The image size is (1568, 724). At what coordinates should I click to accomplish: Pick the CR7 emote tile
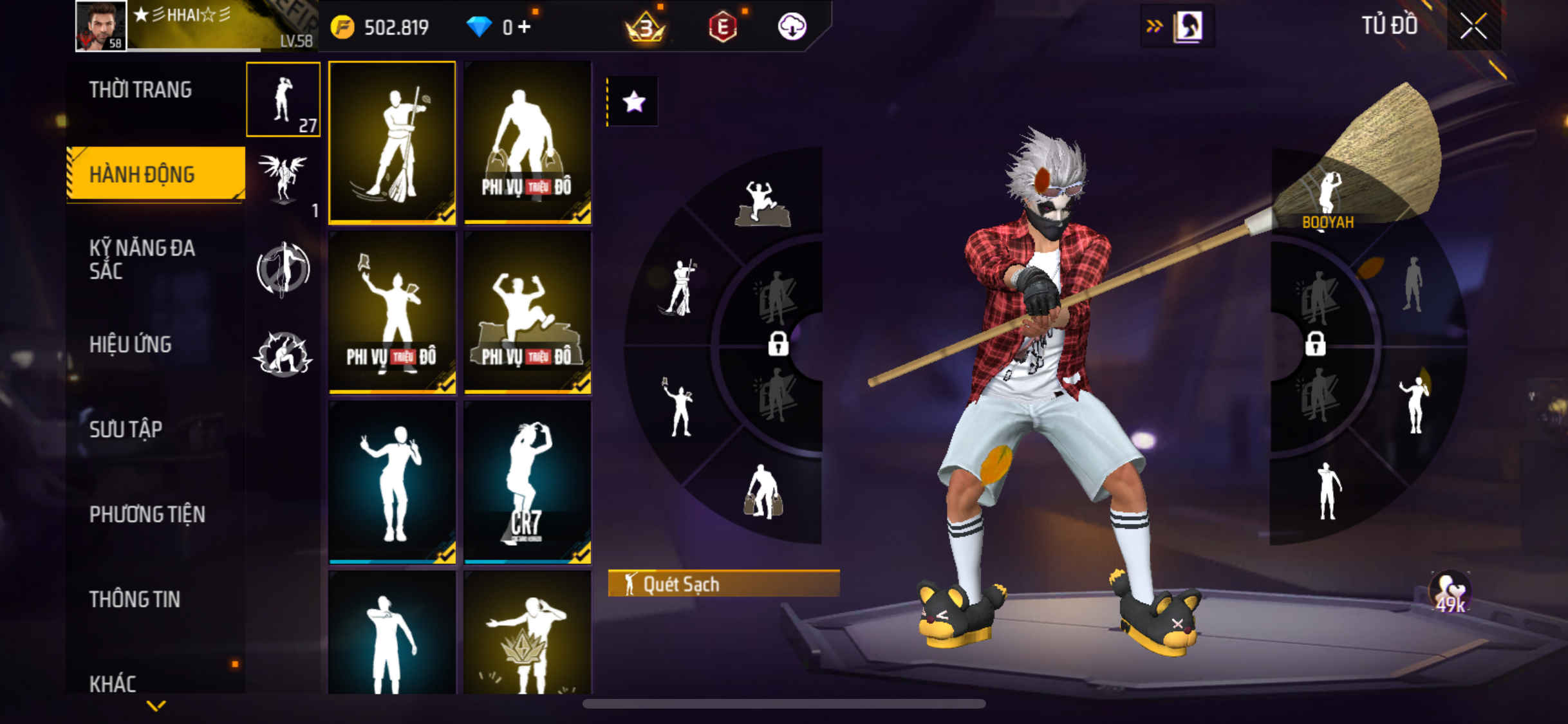527,482
